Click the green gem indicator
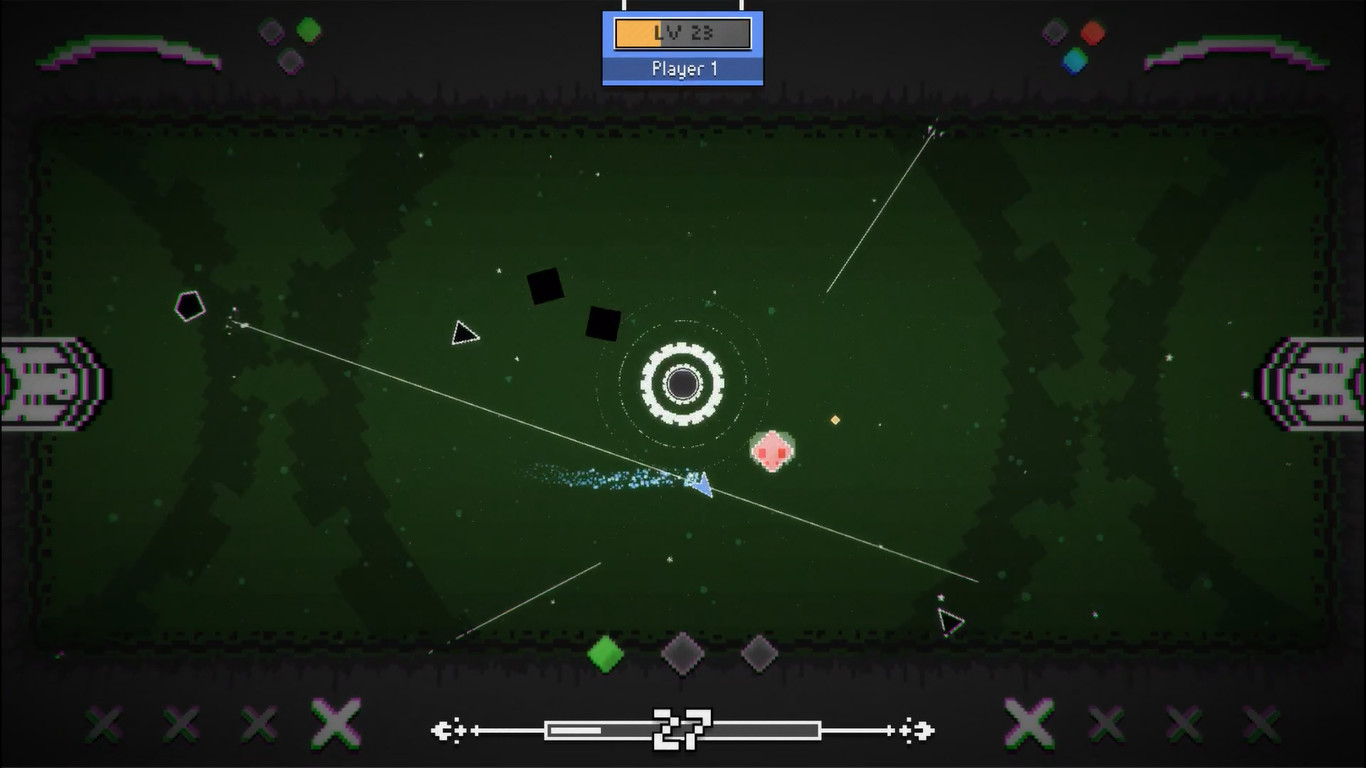 [x=309, y=30]
